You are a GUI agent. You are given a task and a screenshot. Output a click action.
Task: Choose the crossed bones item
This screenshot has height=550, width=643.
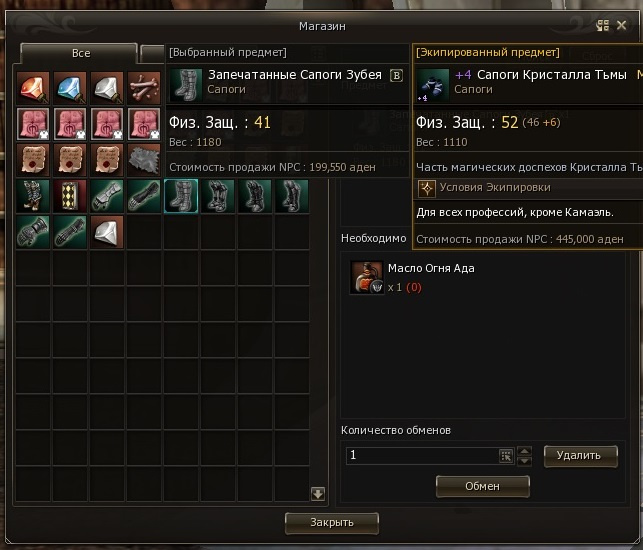[x=144, y=88]
